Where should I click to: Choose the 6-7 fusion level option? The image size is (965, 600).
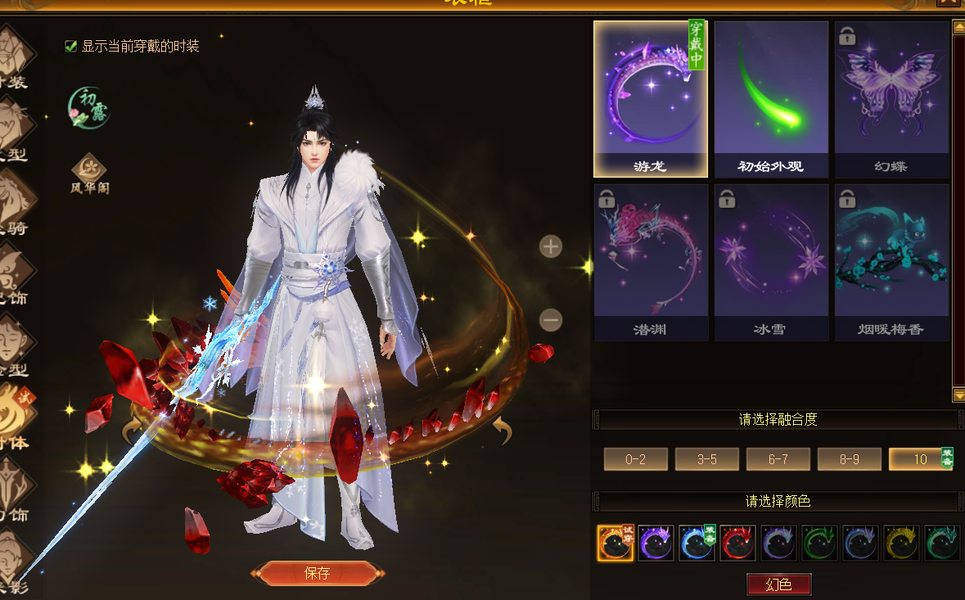pyautogui.click(x=778, y=459)
